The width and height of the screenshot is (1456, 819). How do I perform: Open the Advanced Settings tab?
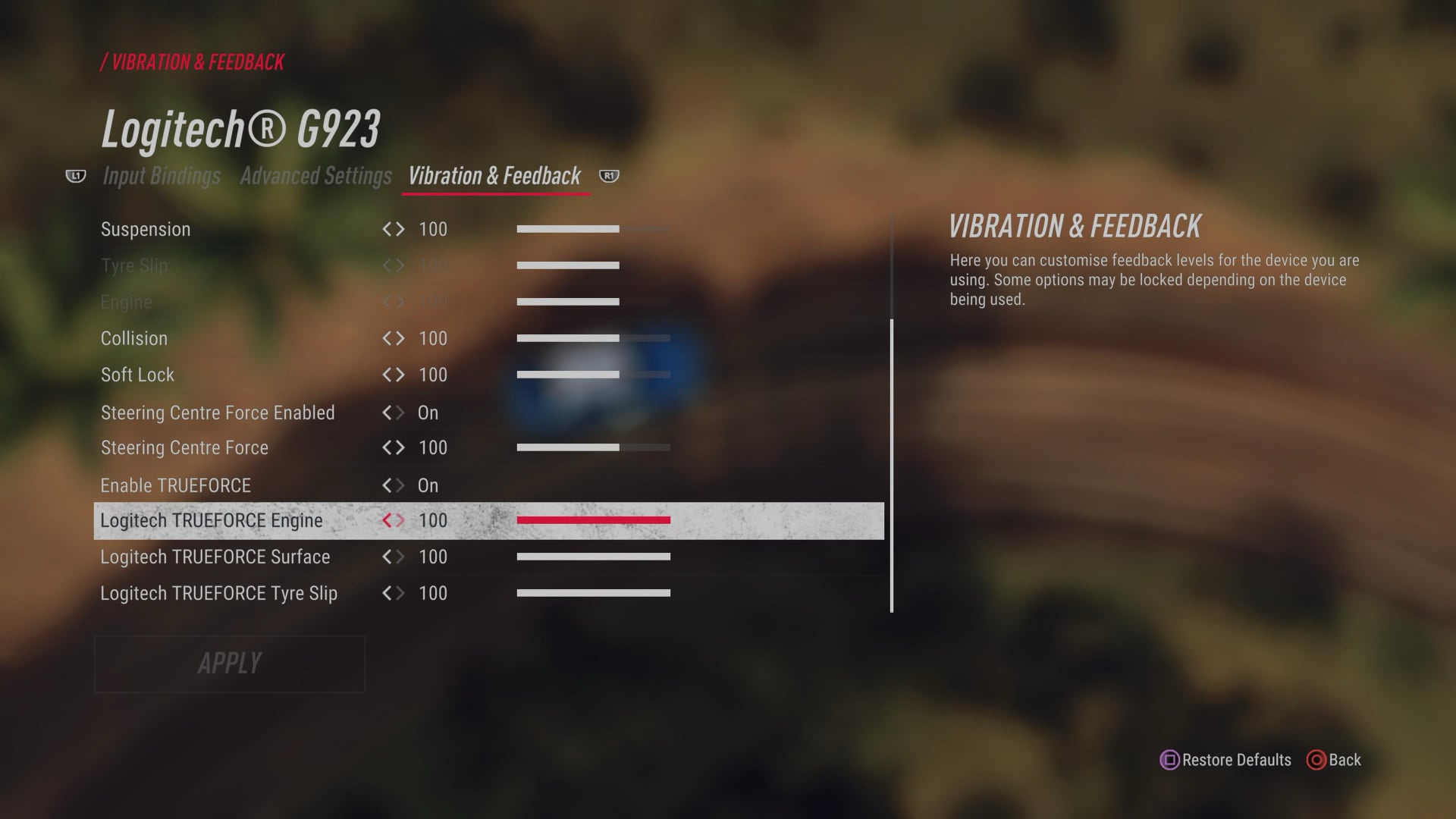point(315,176)
